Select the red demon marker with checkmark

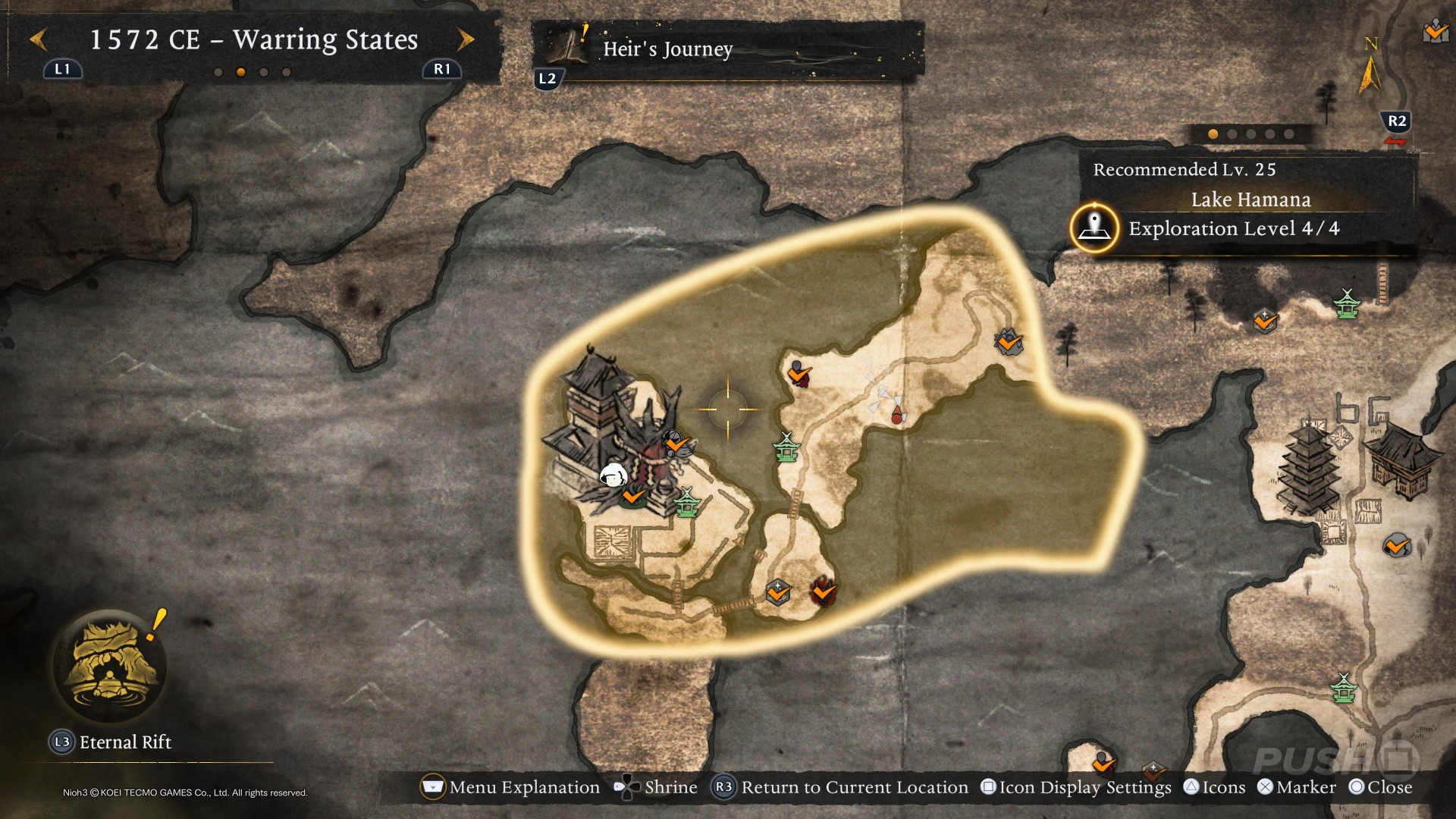[823, 591]
